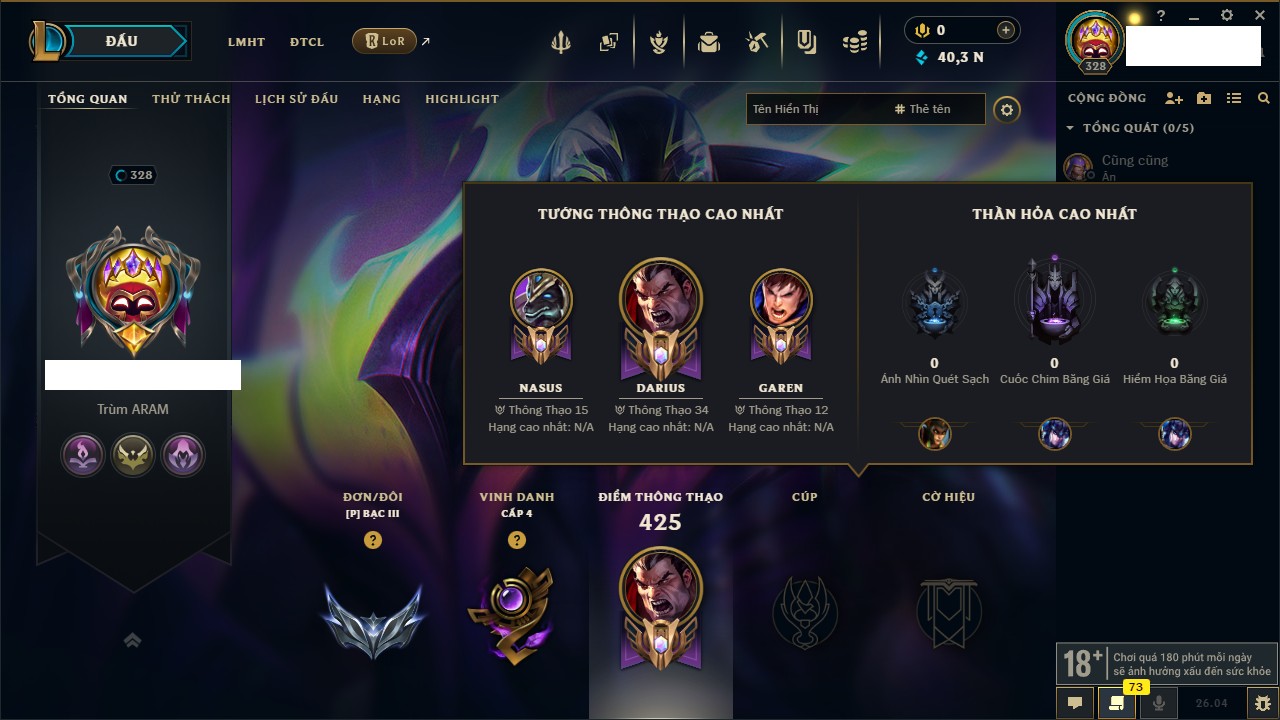This screenshot has height=720, width=1280.
Task: Search the friends list with magnifier
Action: [x=1264, y=98]
